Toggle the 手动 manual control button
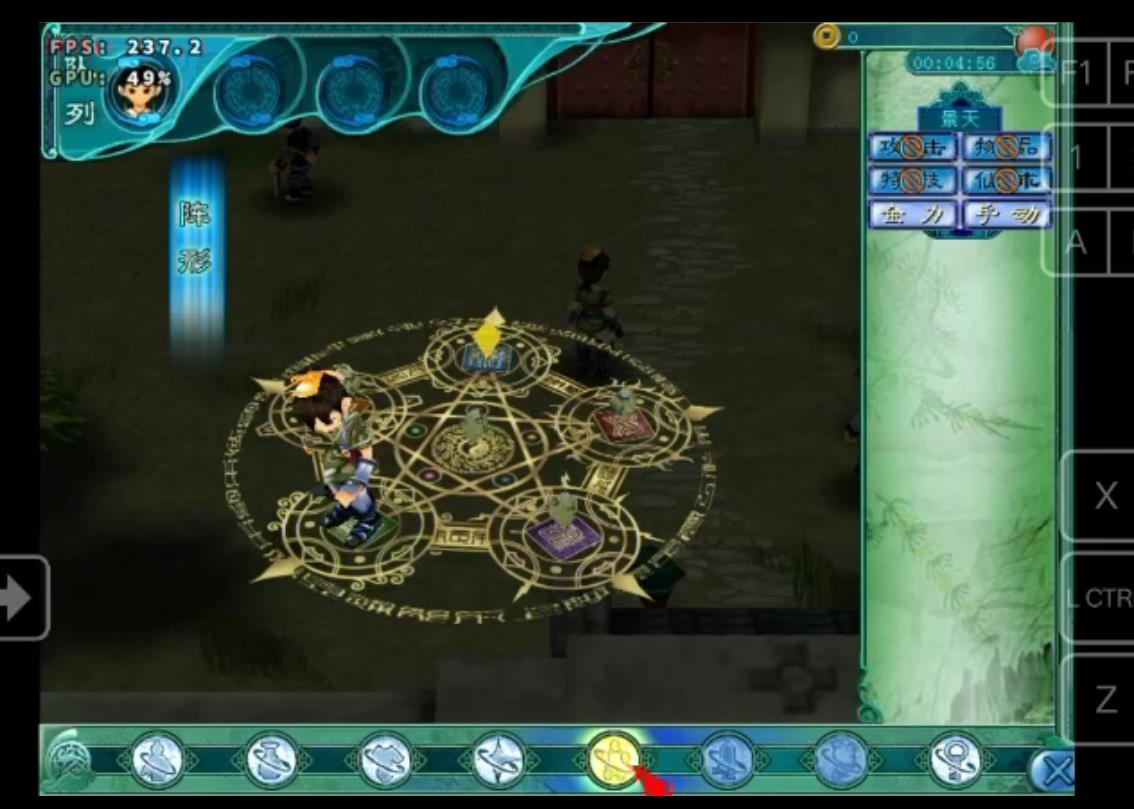This screenshot has width=1134, height=809. click(1006, 214)
